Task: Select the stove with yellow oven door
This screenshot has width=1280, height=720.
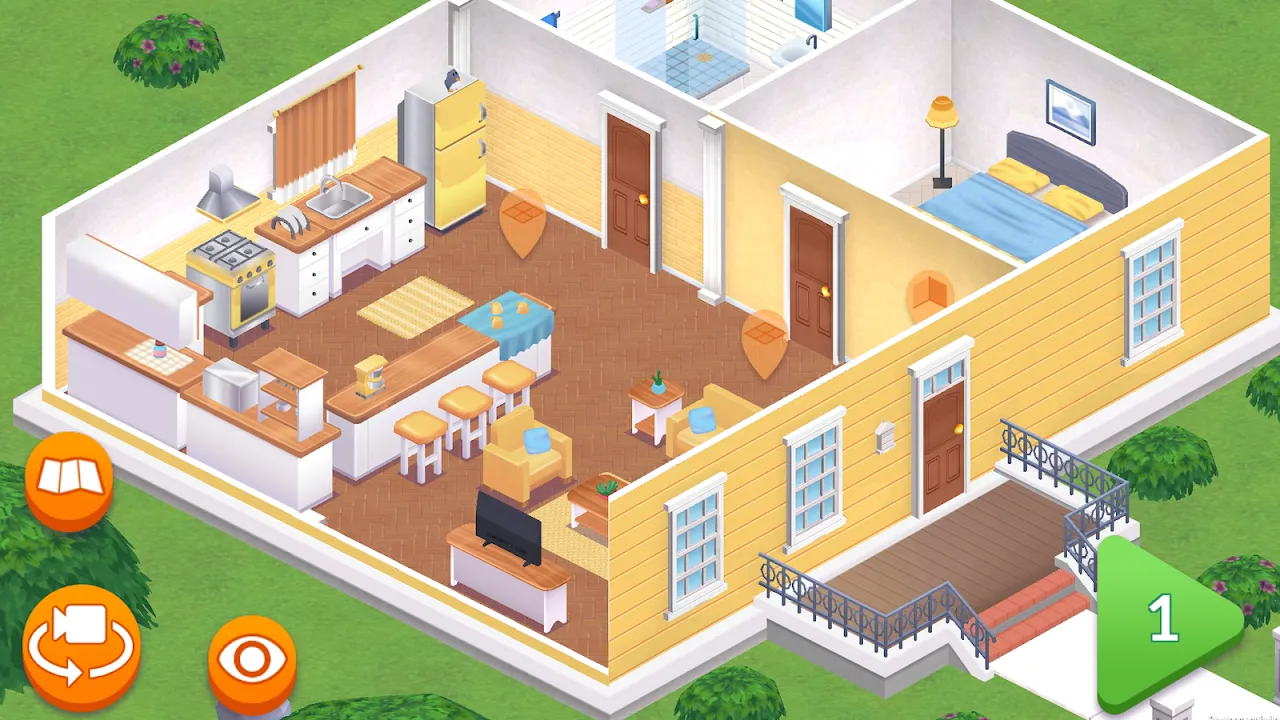Action: [x=233, y=270]
